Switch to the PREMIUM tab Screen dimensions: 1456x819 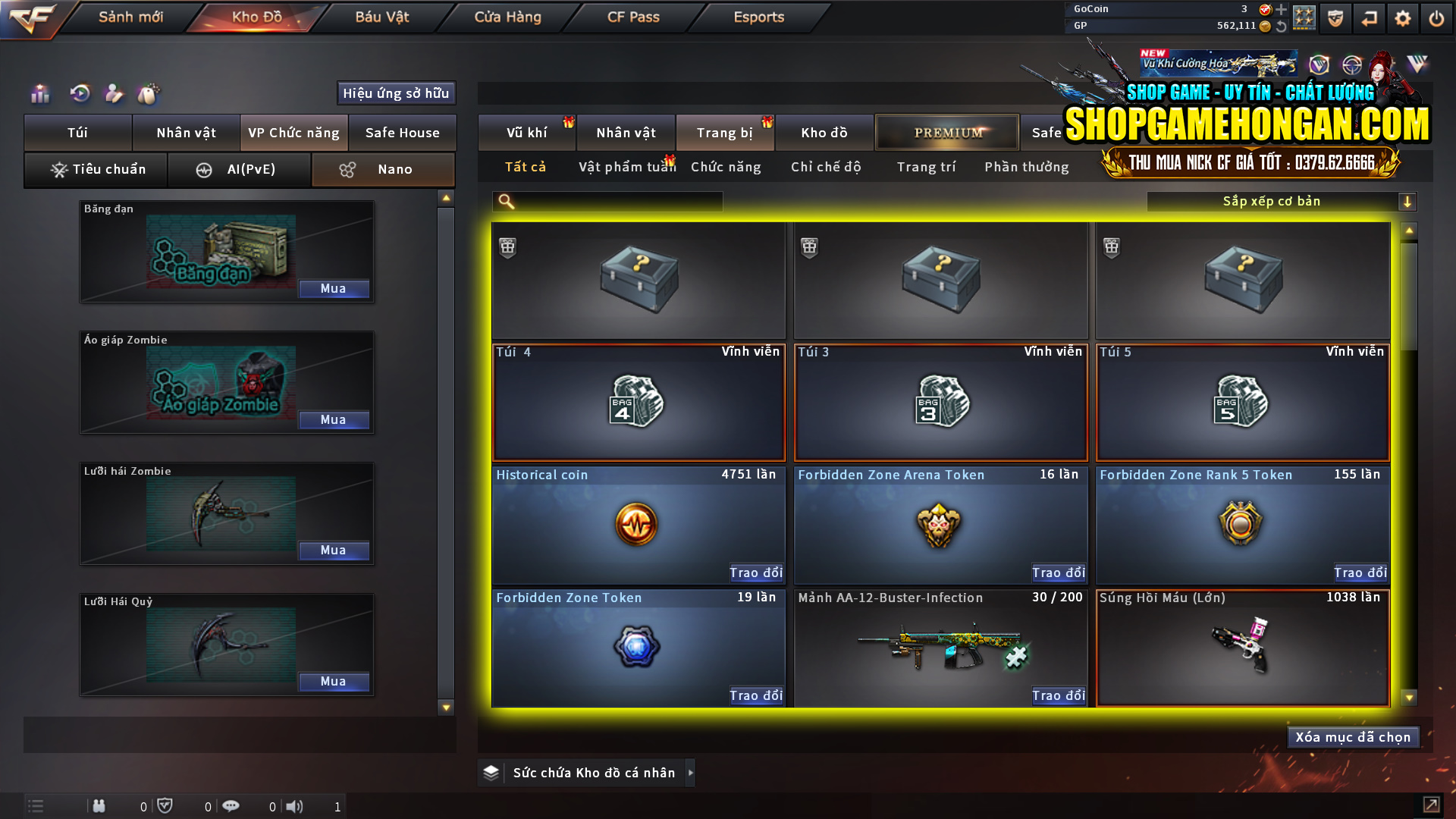pos(946,132)
